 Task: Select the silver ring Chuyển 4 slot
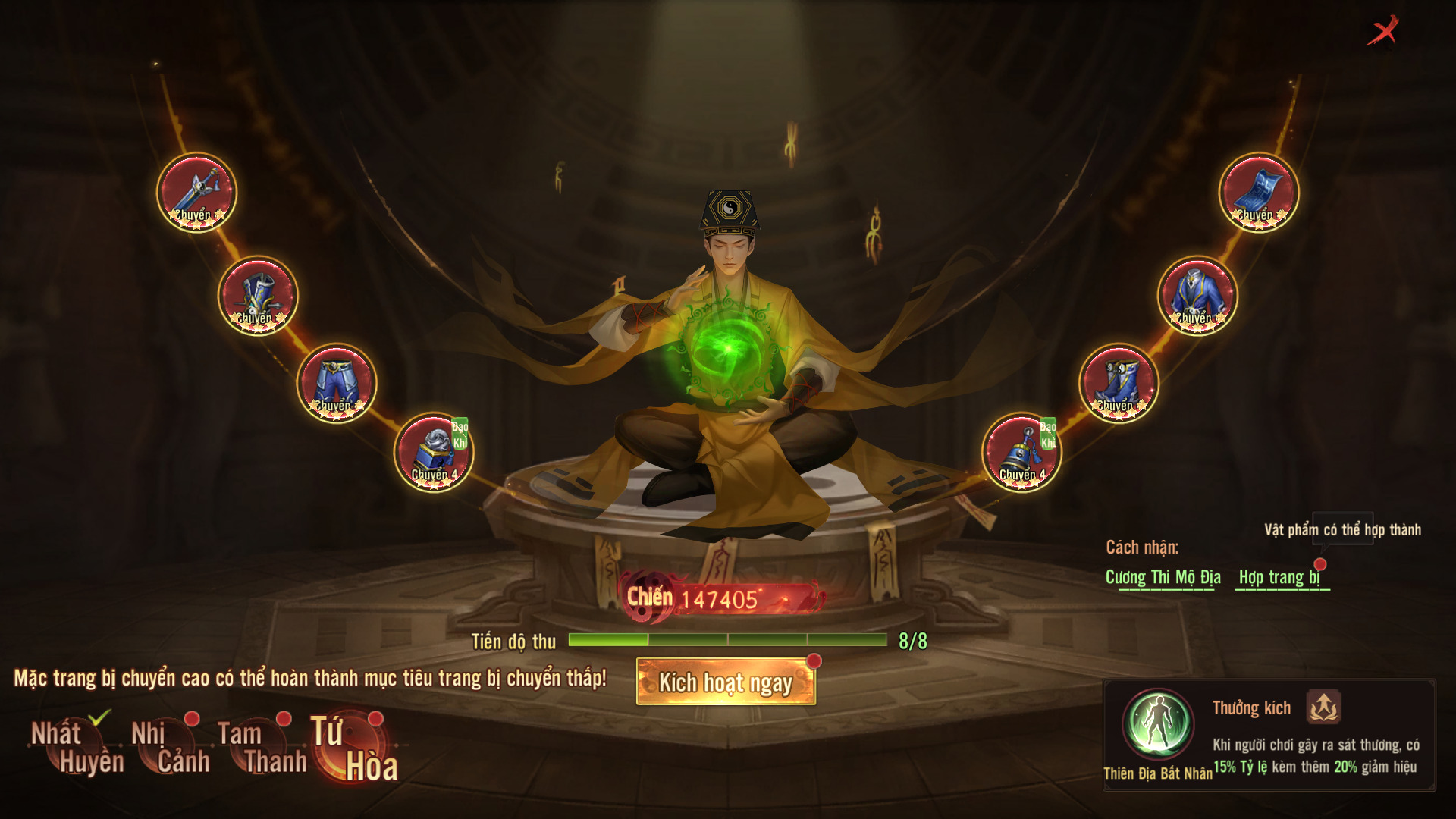pos(434,452)
